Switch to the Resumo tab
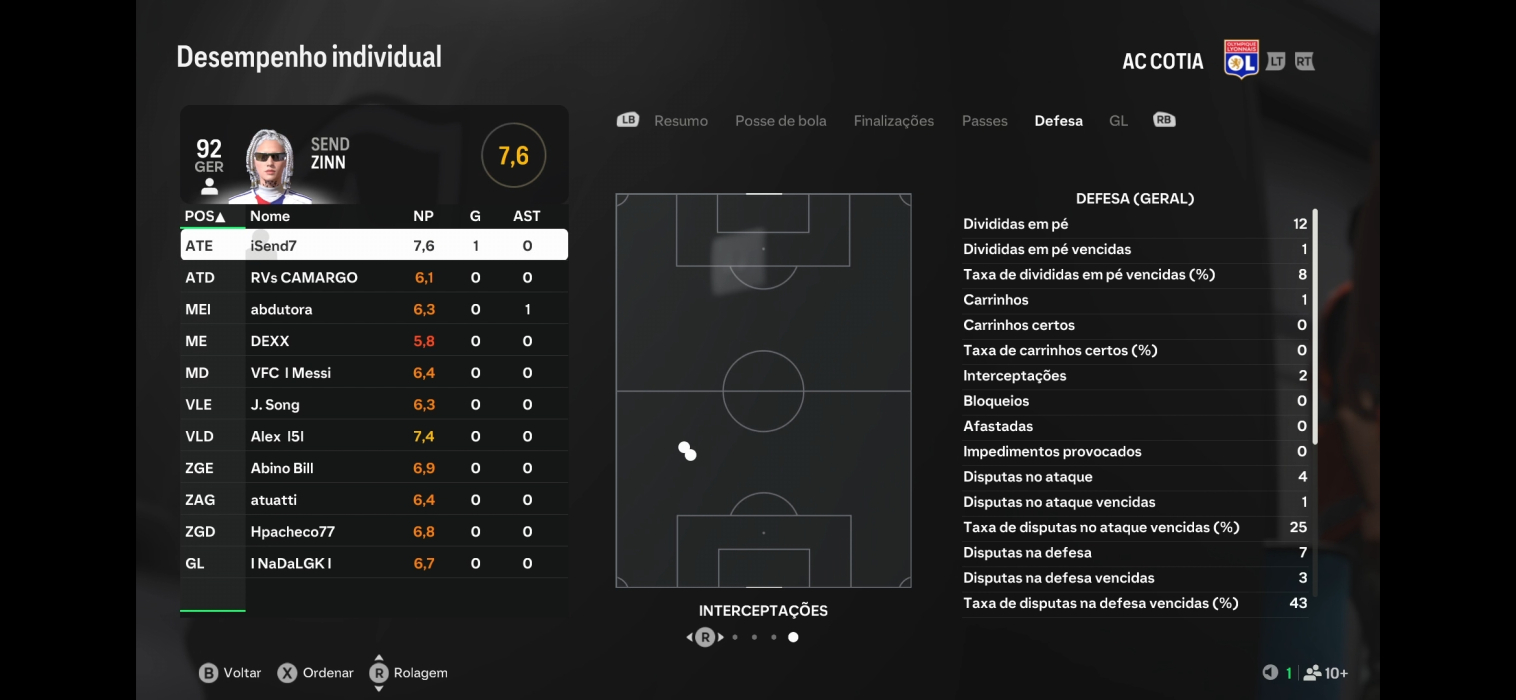1516x700 pixels. [x=680, y=121]
